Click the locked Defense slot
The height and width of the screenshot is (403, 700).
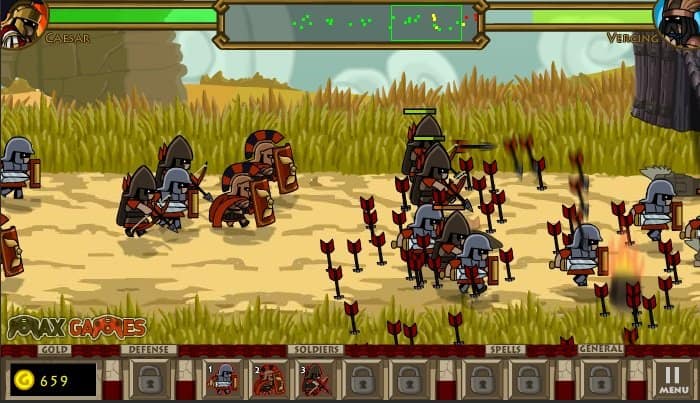point(150,379)
